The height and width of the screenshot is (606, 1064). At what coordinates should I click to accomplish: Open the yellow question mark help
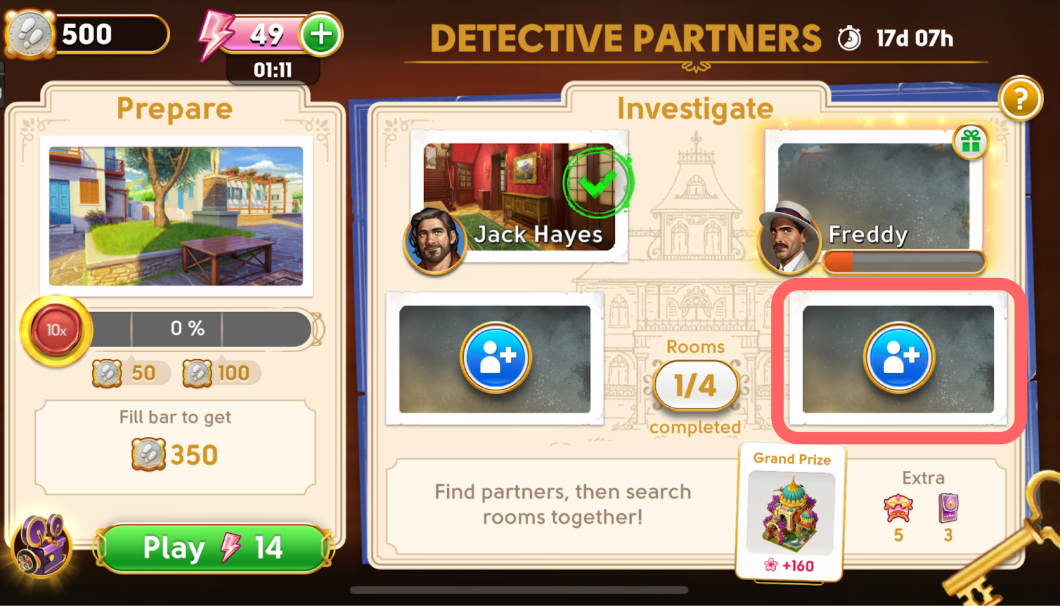(1018, 98)
